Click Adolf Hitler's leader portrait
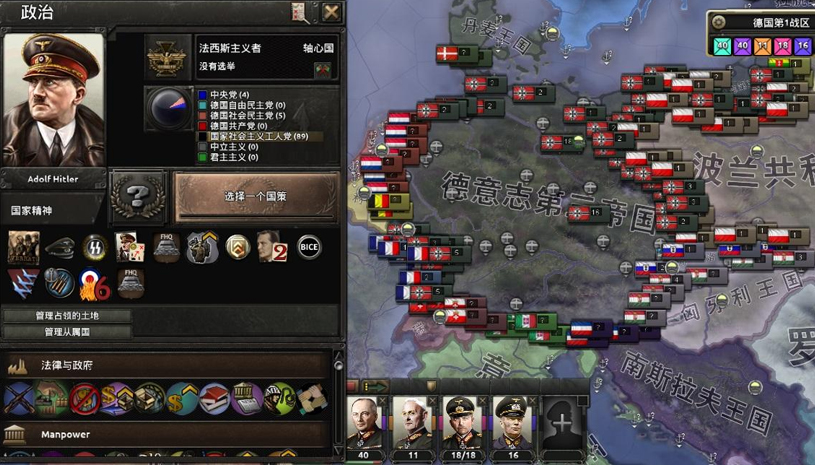Viewport: 815px width, 465px height. [x=54, y=100]
